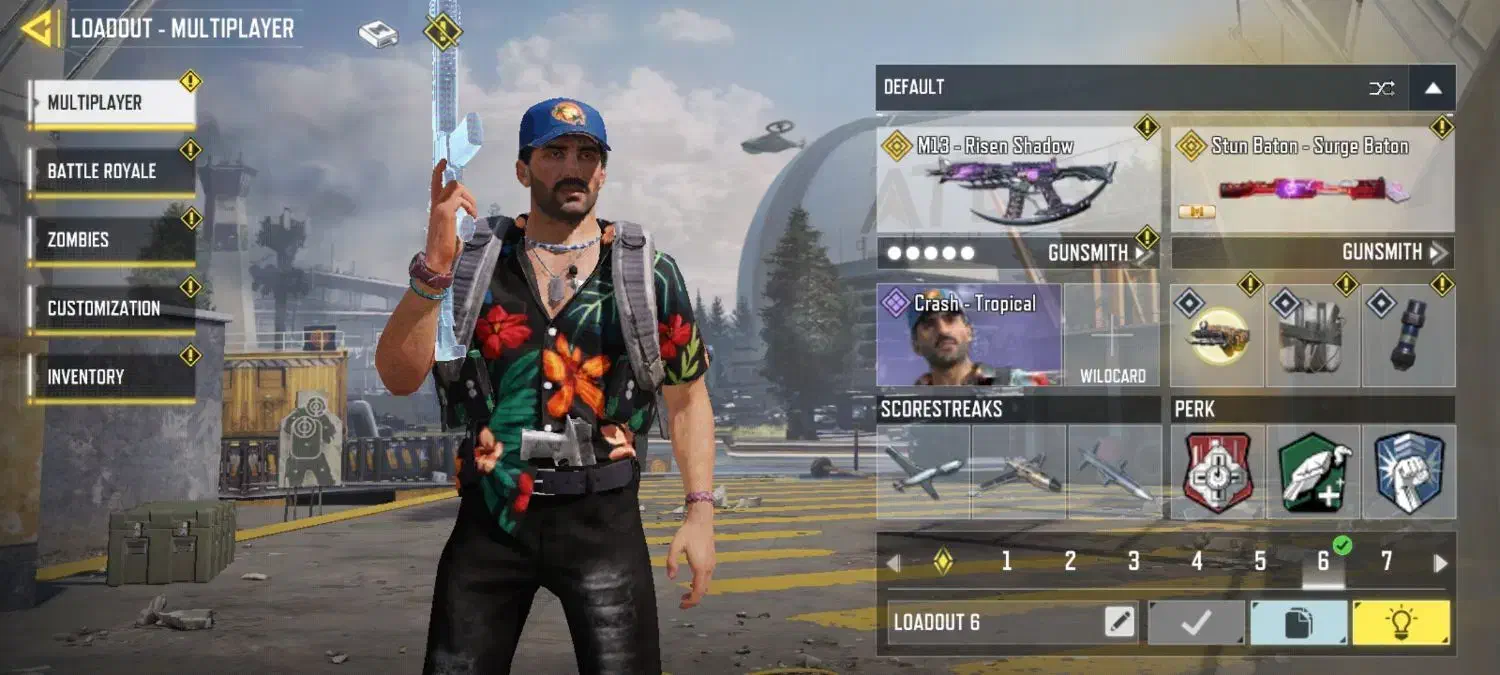This screenshot has height=675, width=1500.
Task: Select the Customization tab
Action: [x=110, y=308]
